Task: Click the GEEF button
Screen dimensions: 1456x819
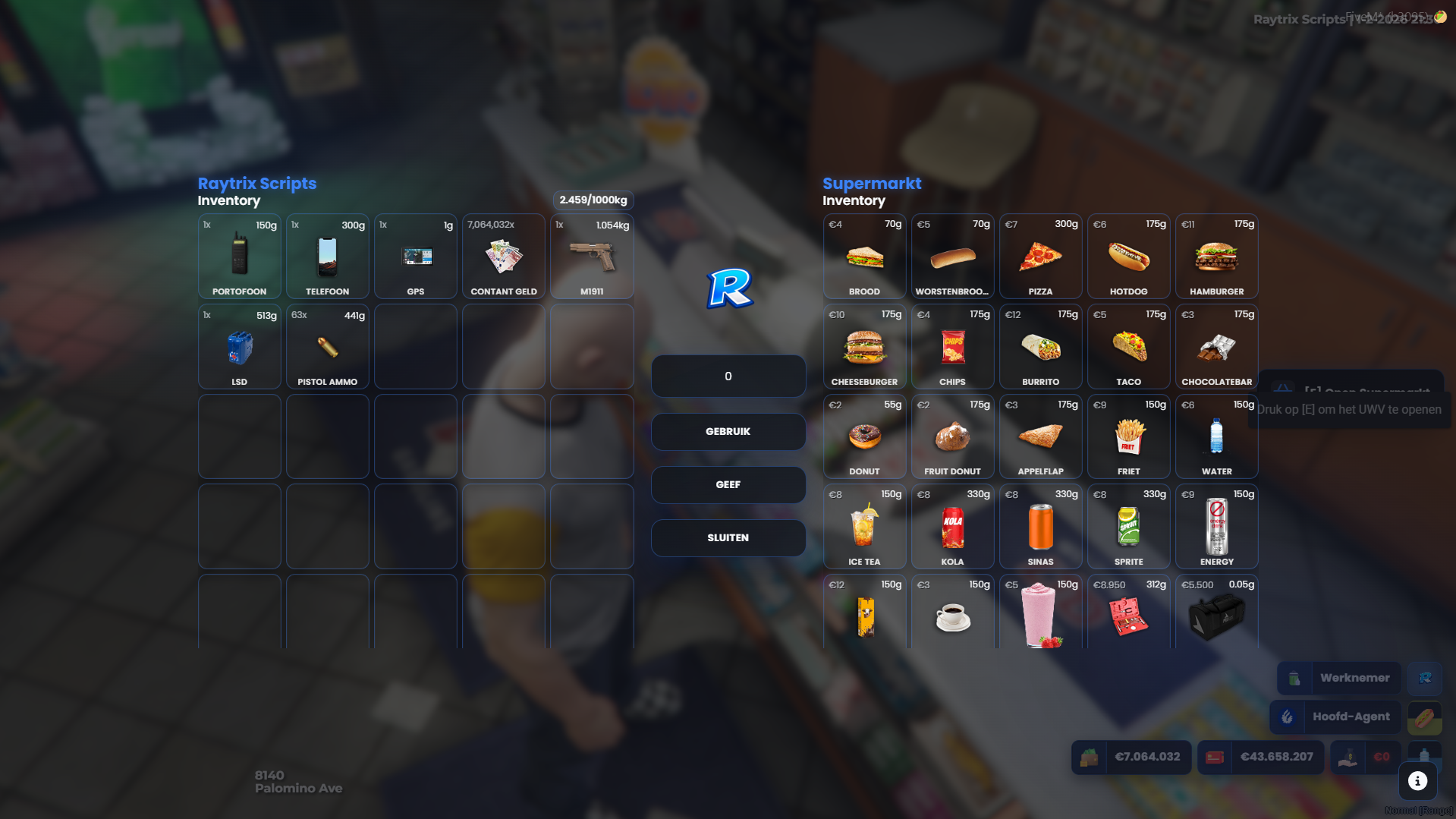Action: (x=728, y=484)
